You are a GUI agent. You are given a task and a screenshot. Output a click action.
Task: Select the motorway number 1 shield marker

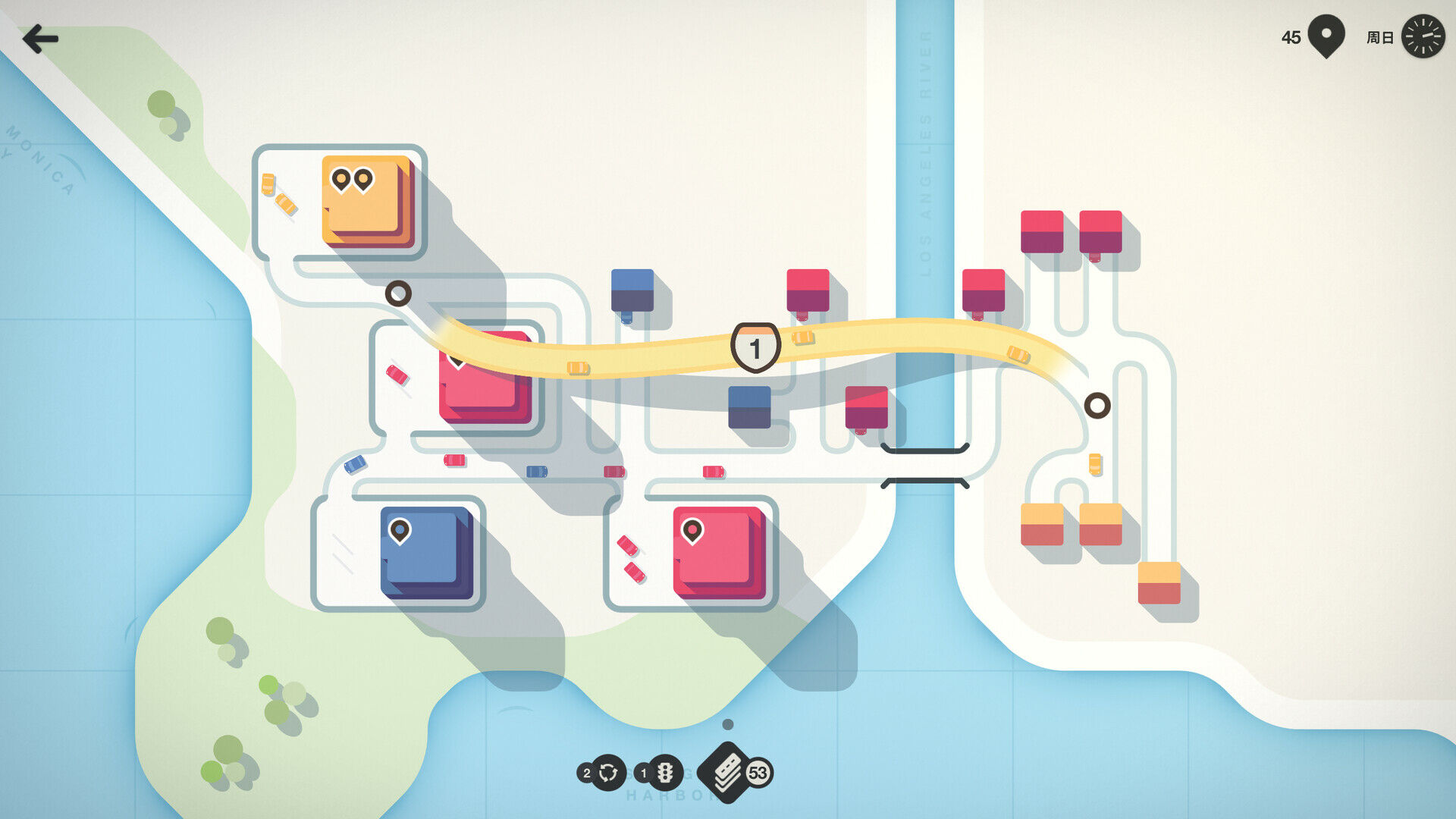(x=755, y=348)
